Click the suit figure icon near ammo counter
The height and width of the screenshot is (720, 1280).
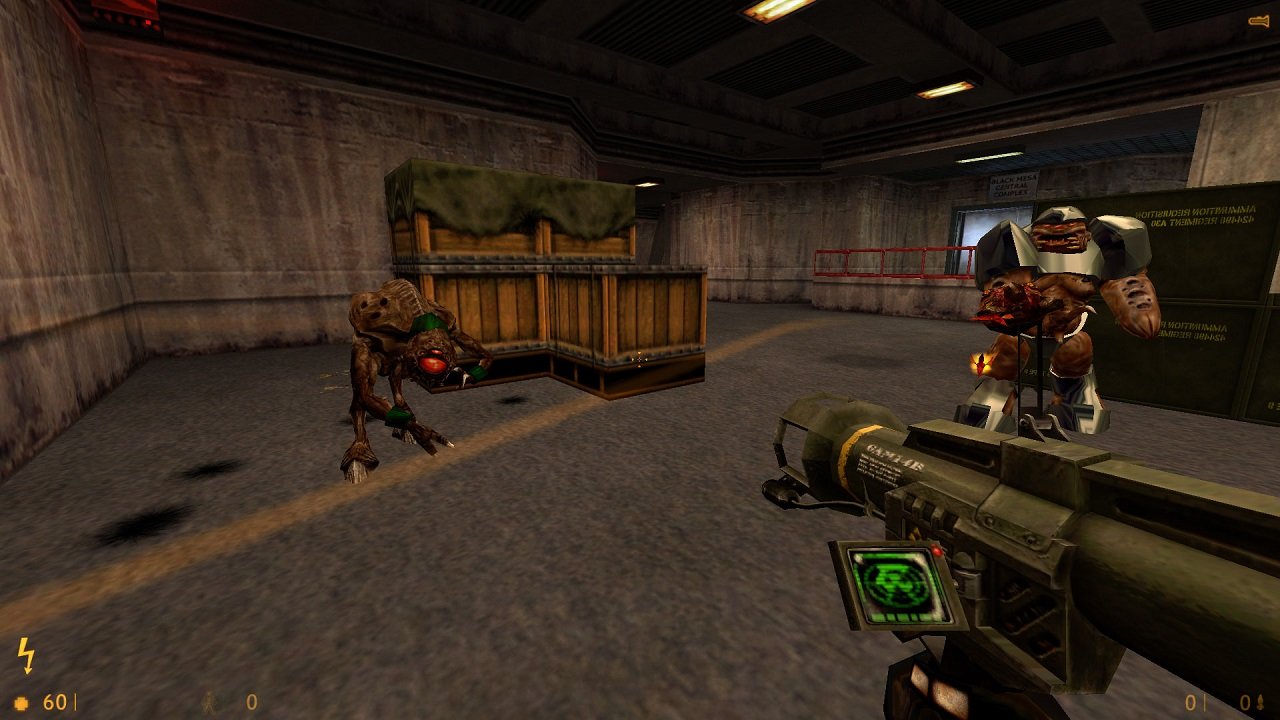click(207, 701)
